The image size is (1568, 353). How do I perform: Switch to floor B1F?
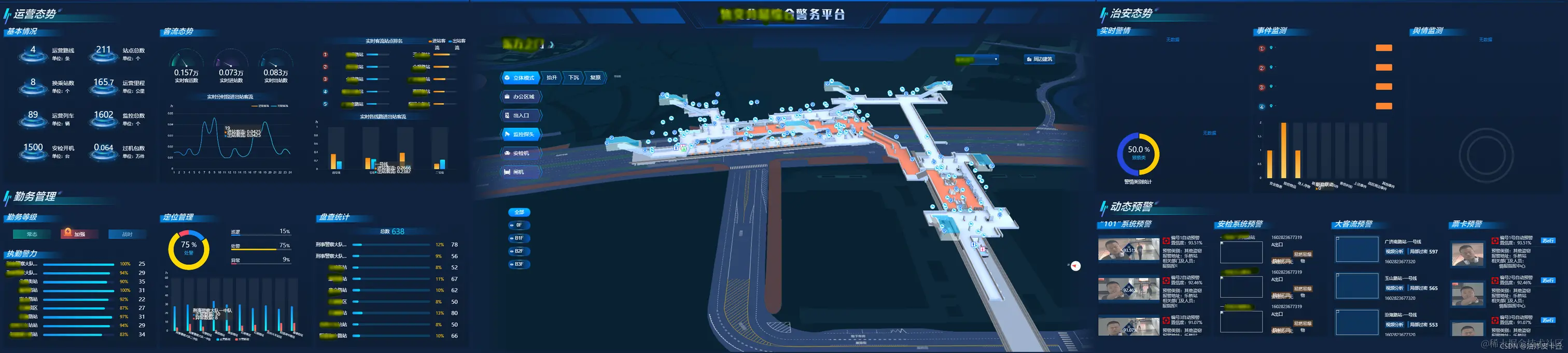(x=519, y=238)
